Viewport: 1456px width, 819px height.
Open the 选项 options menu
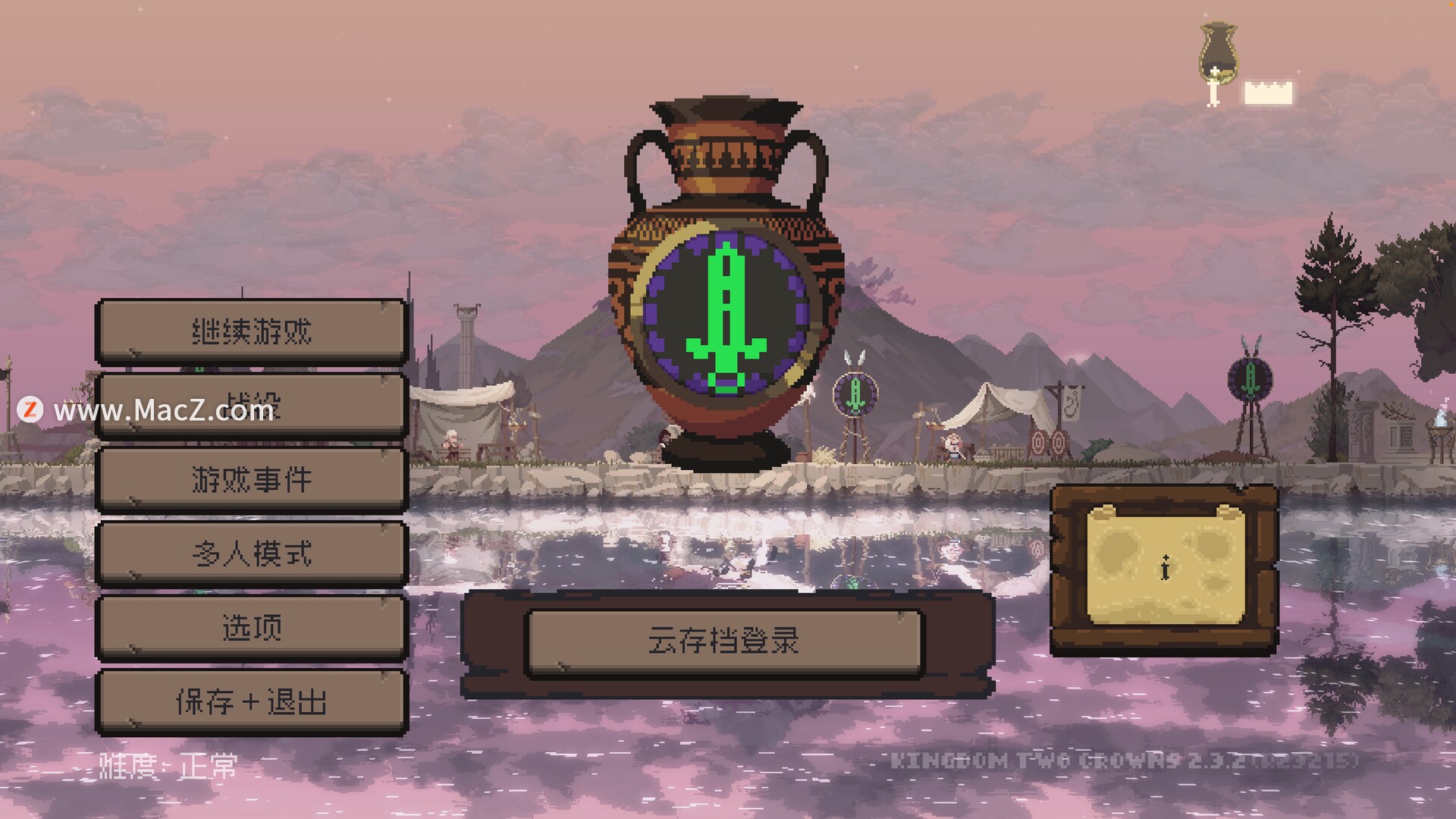click(x=252, y=627)
